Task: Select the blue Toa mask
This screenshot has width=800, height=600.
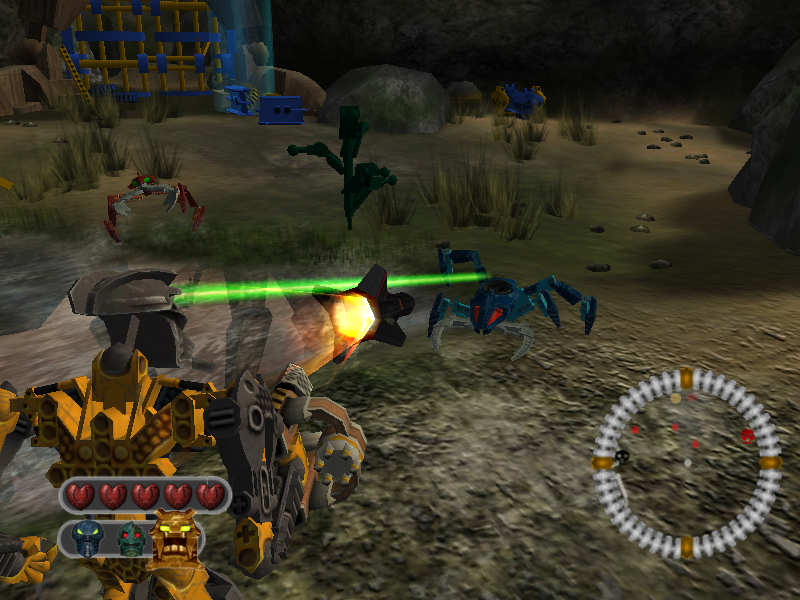Action: (x=89, y=538)
